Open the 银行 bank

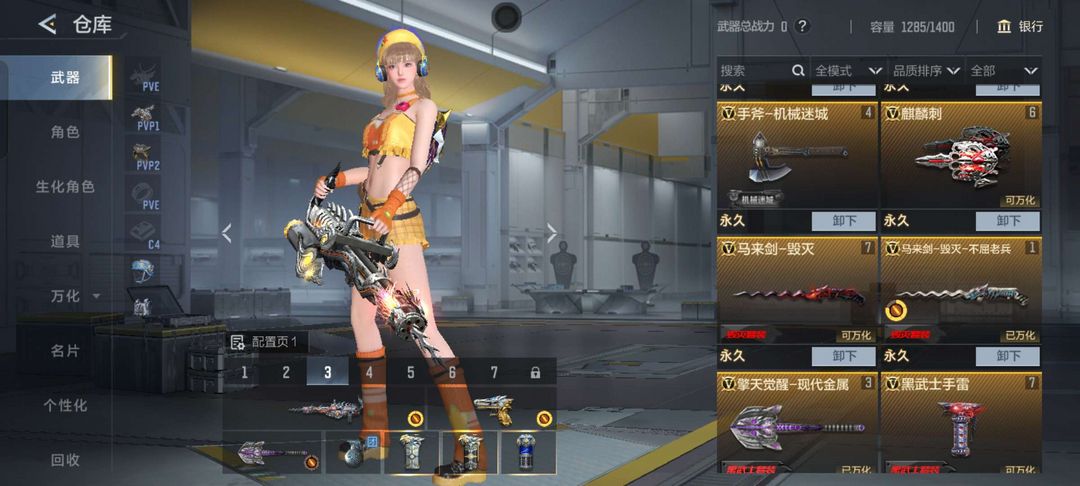pyautogui.click(x=1020, y=26)
